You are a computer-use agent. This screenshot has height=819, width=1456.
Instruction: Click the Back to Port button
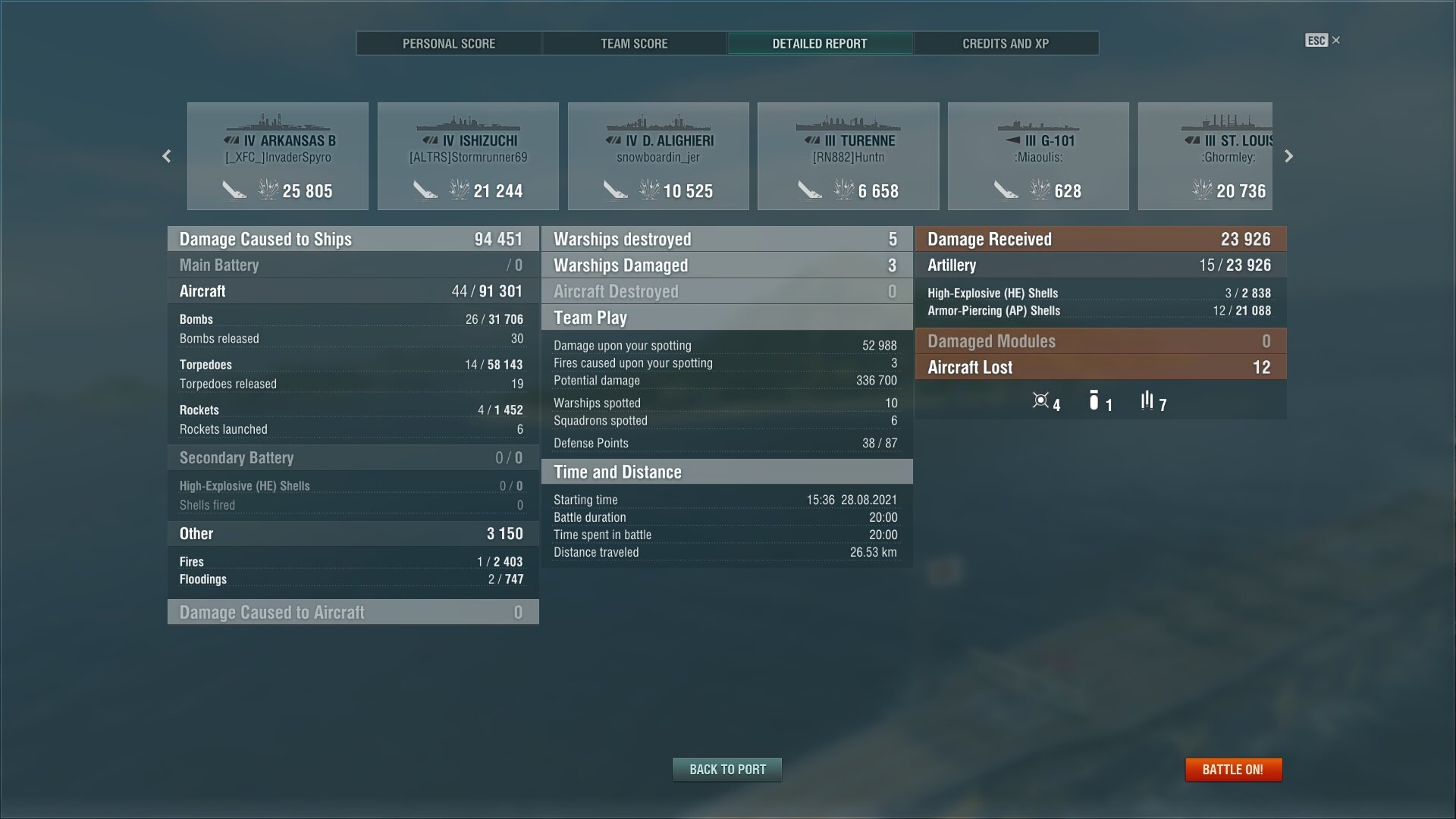[727, 770]
